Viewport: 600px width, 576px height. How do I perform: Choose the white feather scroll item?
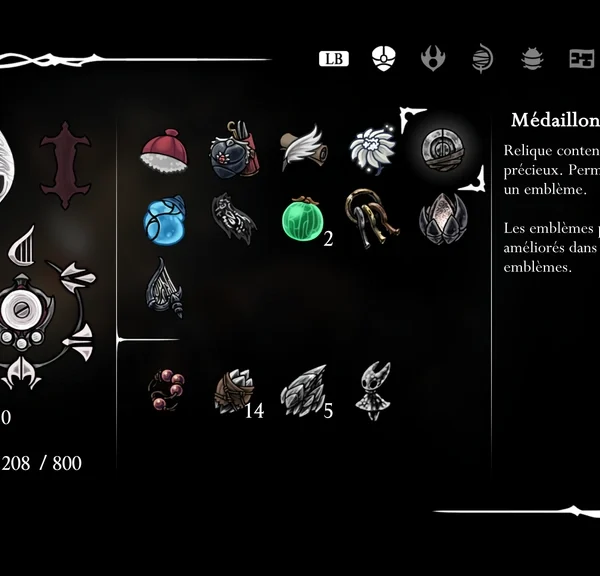click(x=303, y=149)
